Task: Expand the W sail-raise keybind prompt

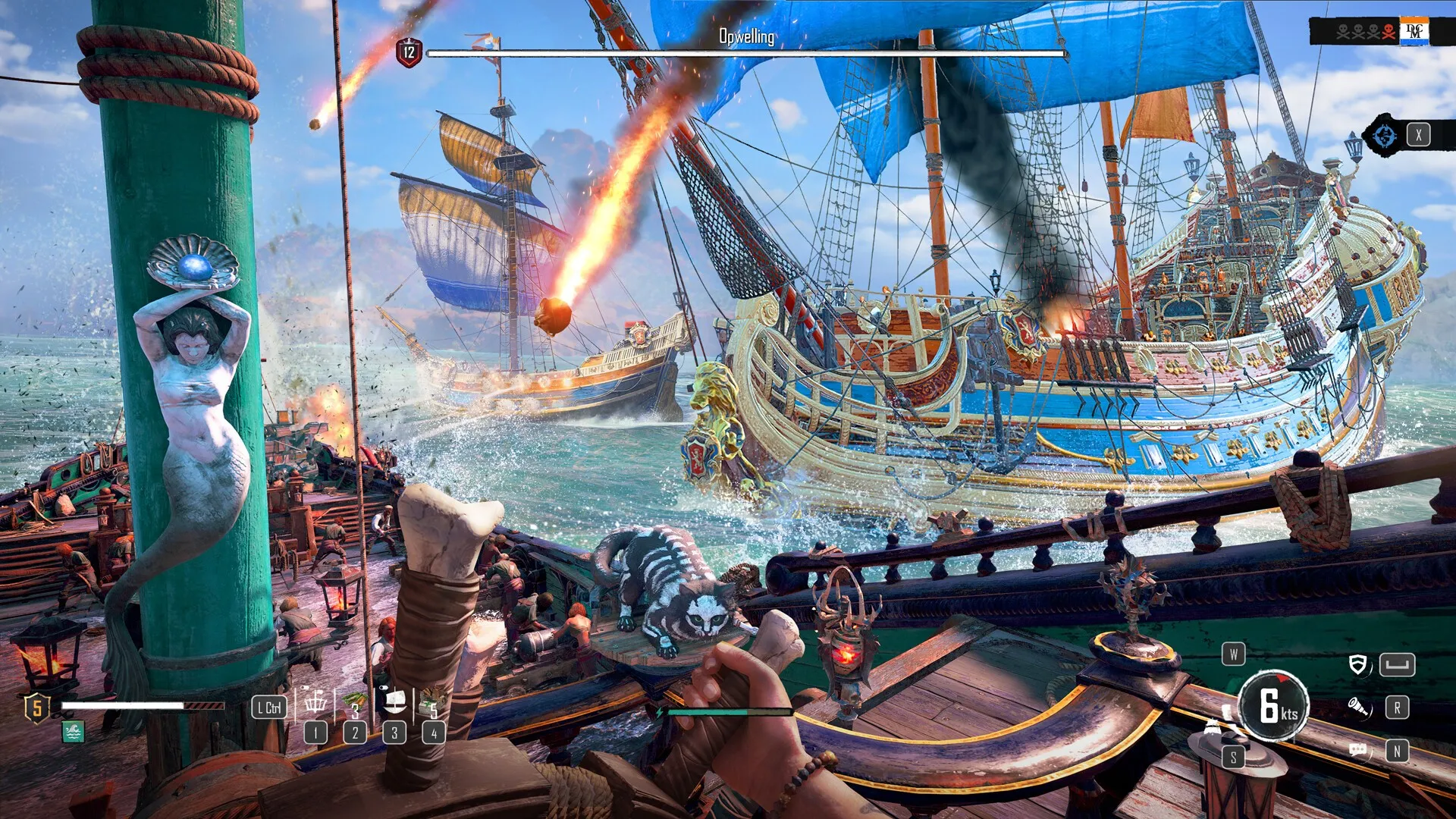Action: tap(1234, 655)
